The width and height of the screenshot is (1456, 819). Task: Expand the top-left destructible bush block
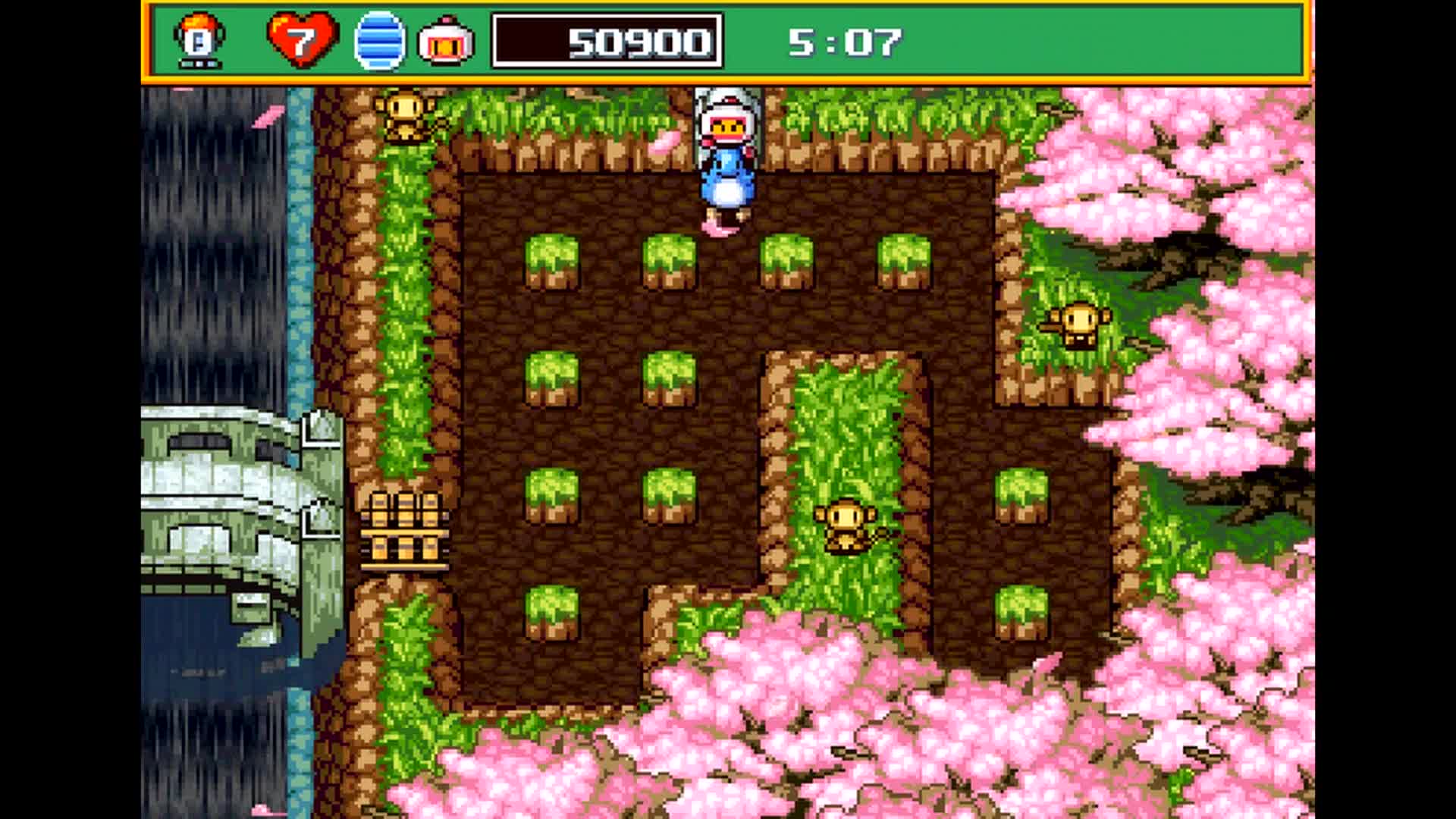554,262
